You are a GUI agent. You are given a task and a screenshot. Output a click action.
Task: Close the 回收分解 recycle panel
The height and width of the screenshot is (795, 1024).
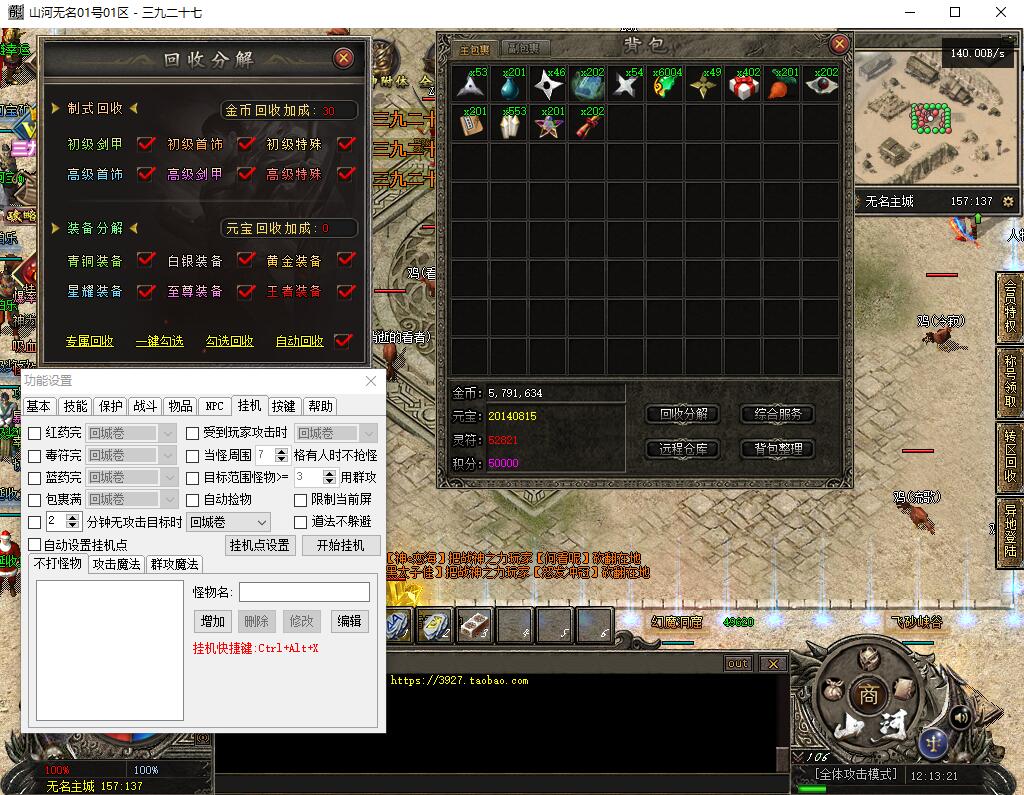[344, 58]
